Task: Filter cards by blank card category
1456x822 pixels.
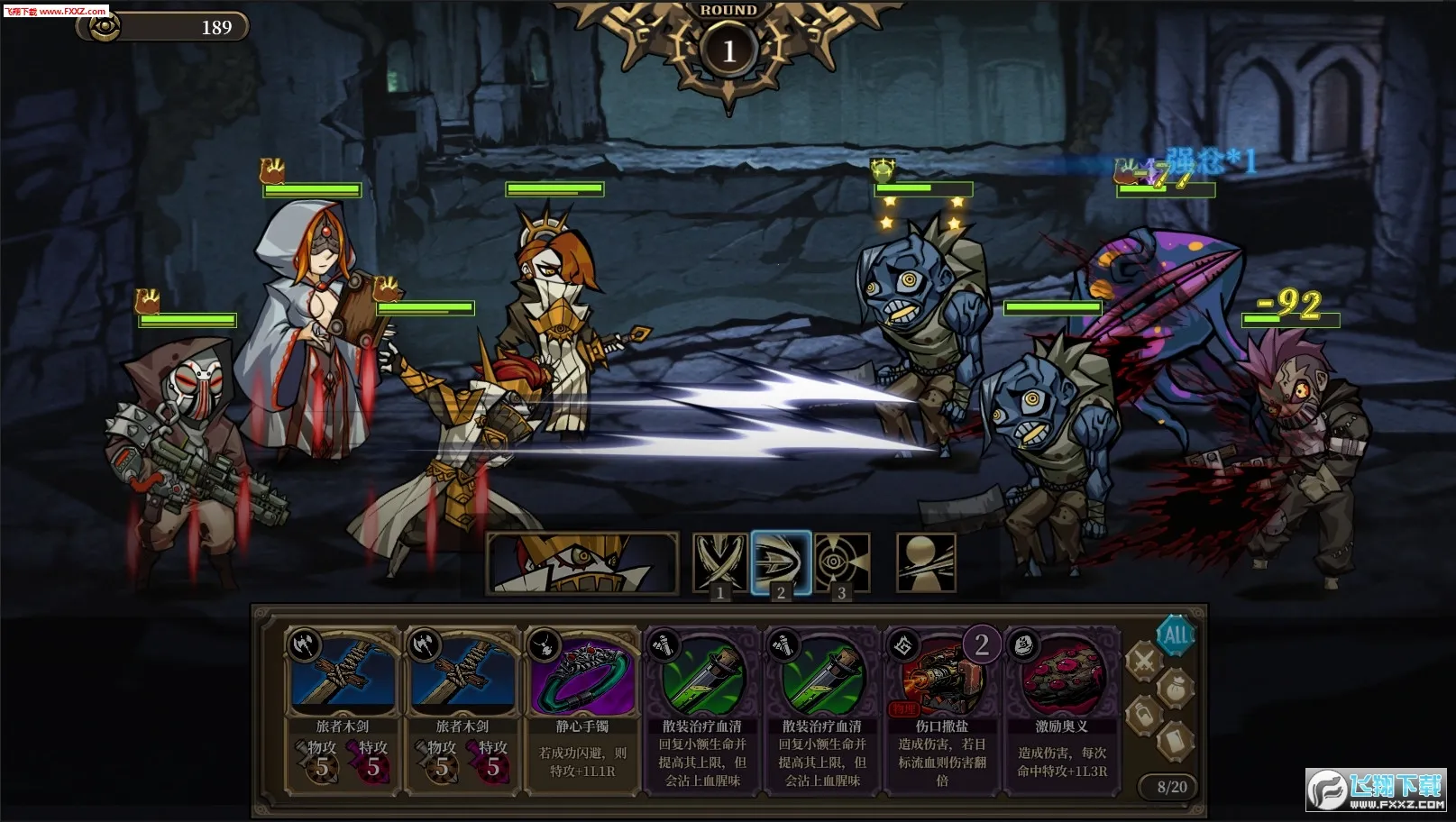Action: pyautogui.click(x=1176, y=741)
